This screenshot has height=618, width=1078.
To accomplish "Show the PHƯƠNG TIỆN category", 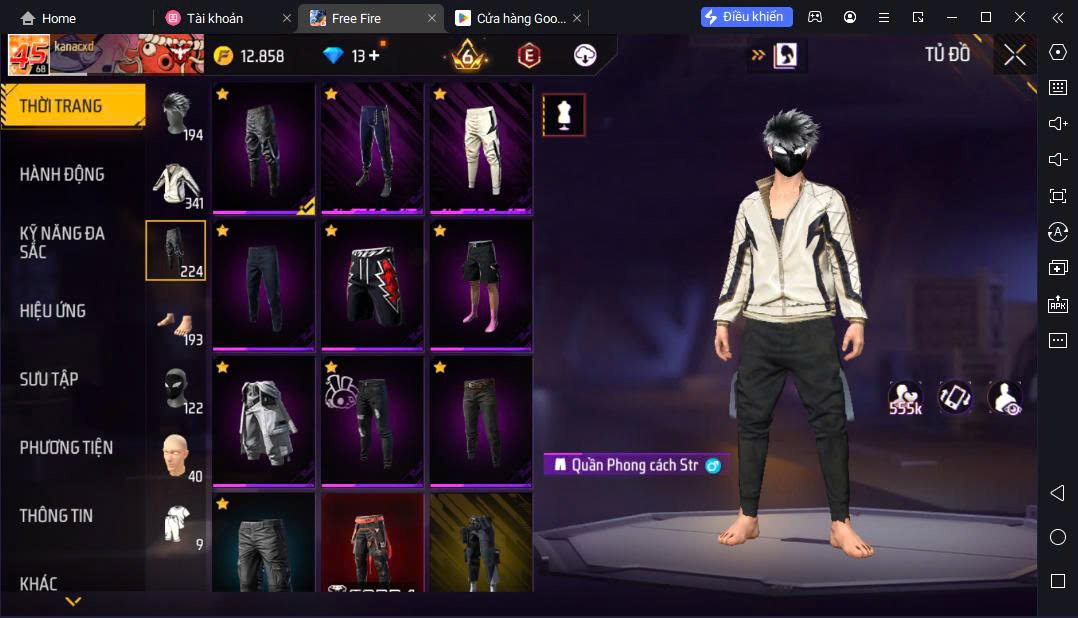I will coord(66,447).
